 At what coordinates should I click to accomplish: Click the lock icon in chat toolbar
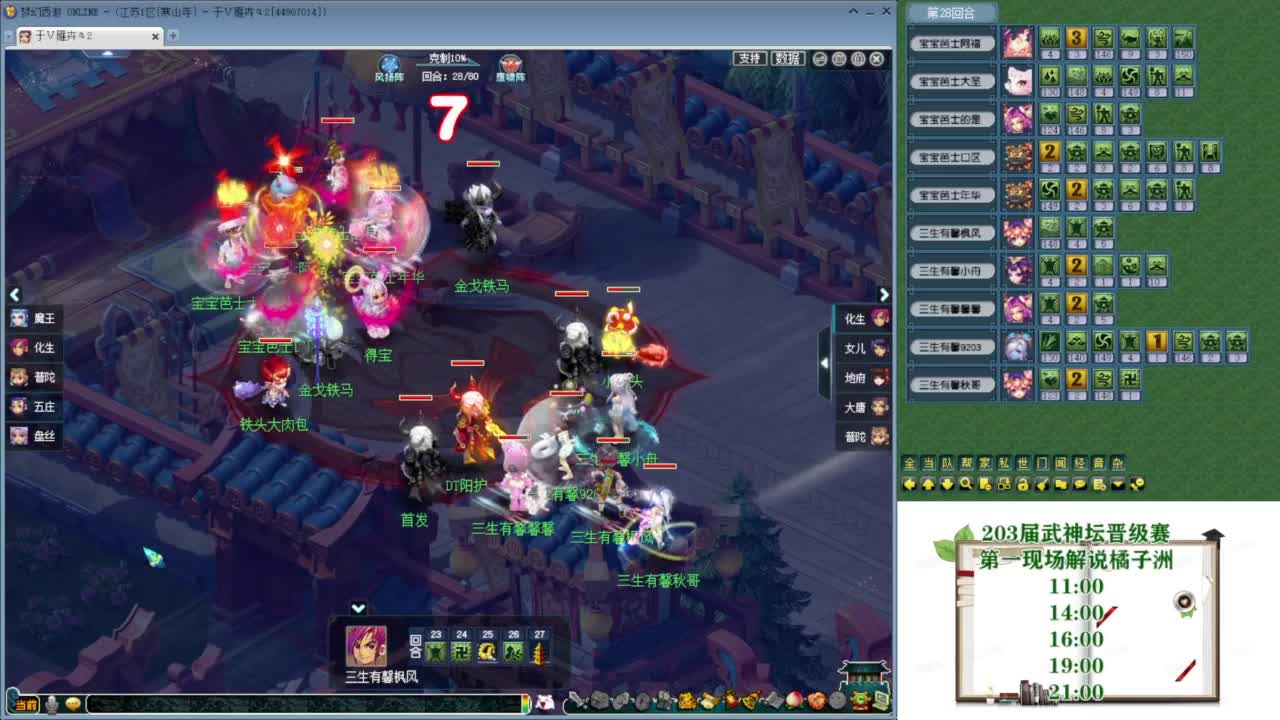[x=1023, y=486]
